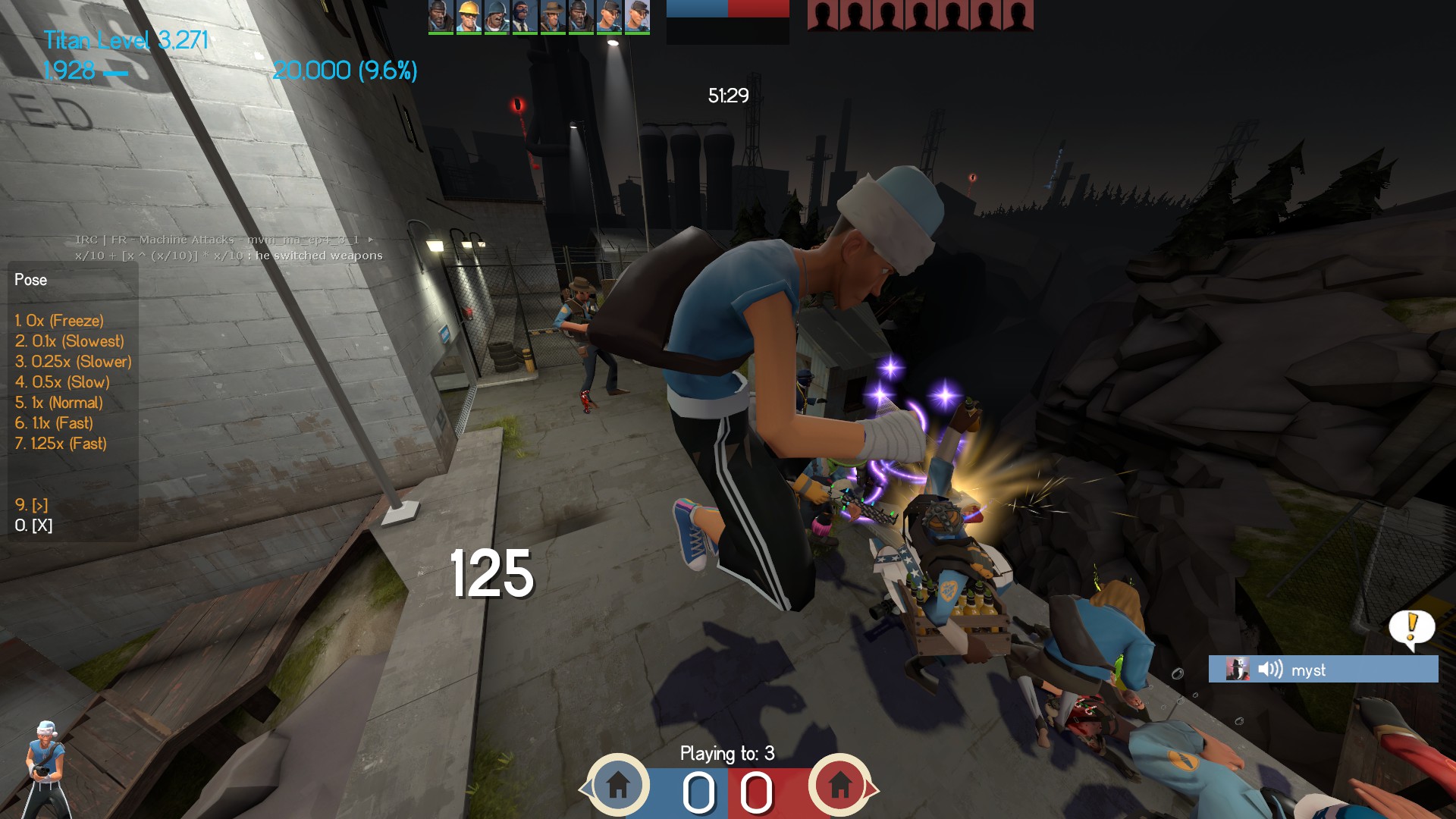The width and height of the screenshot is (1456, 819).
Task: Choose the 1x (Normal) pose speed
Action: pos(58,403)
